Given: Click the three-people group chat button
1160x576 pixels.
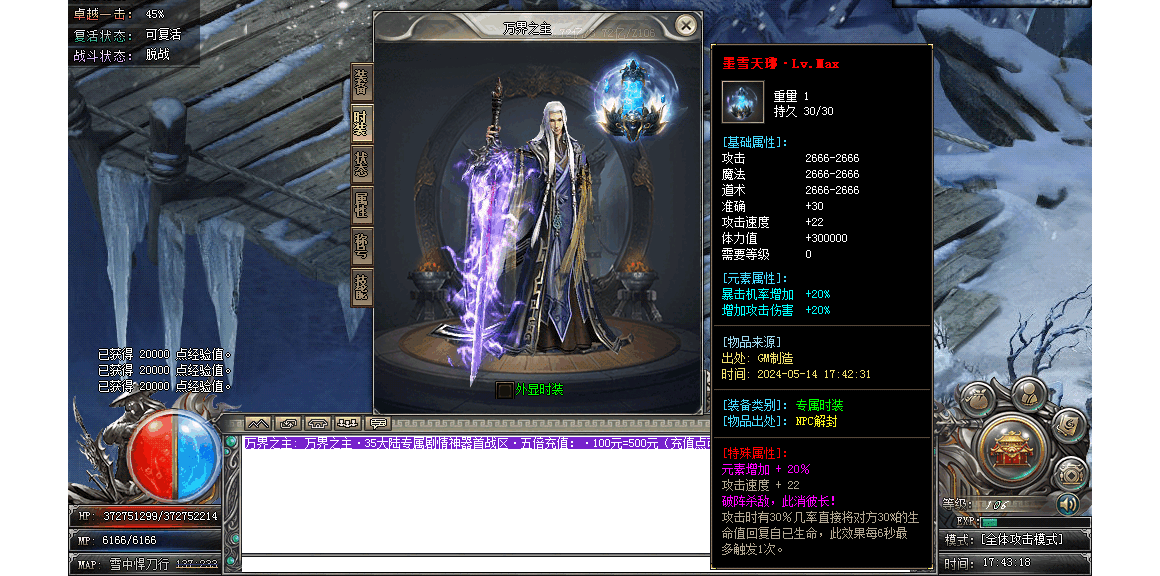Looking at the screenshot, I should (348, 423).
